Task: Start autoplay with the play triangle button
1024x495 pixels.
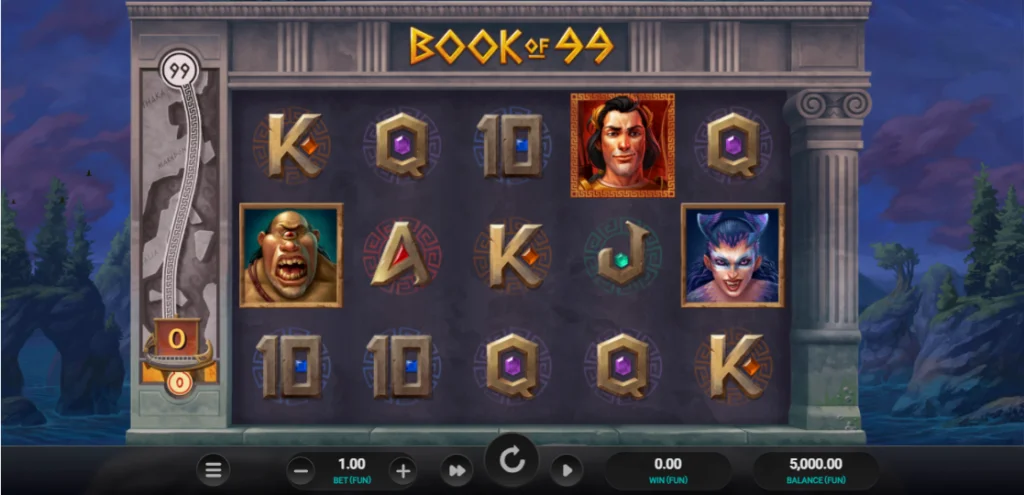Action: click(566, 469)
